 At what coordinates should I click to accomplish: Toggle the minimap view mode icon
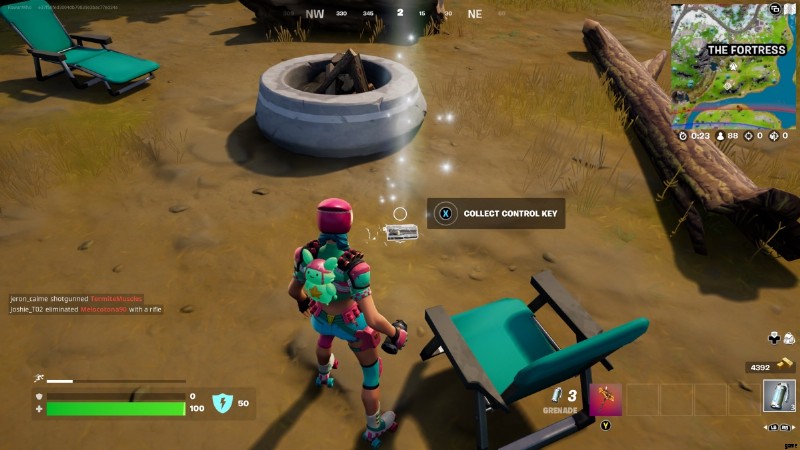pyautogui.click(x=775, y=10)
